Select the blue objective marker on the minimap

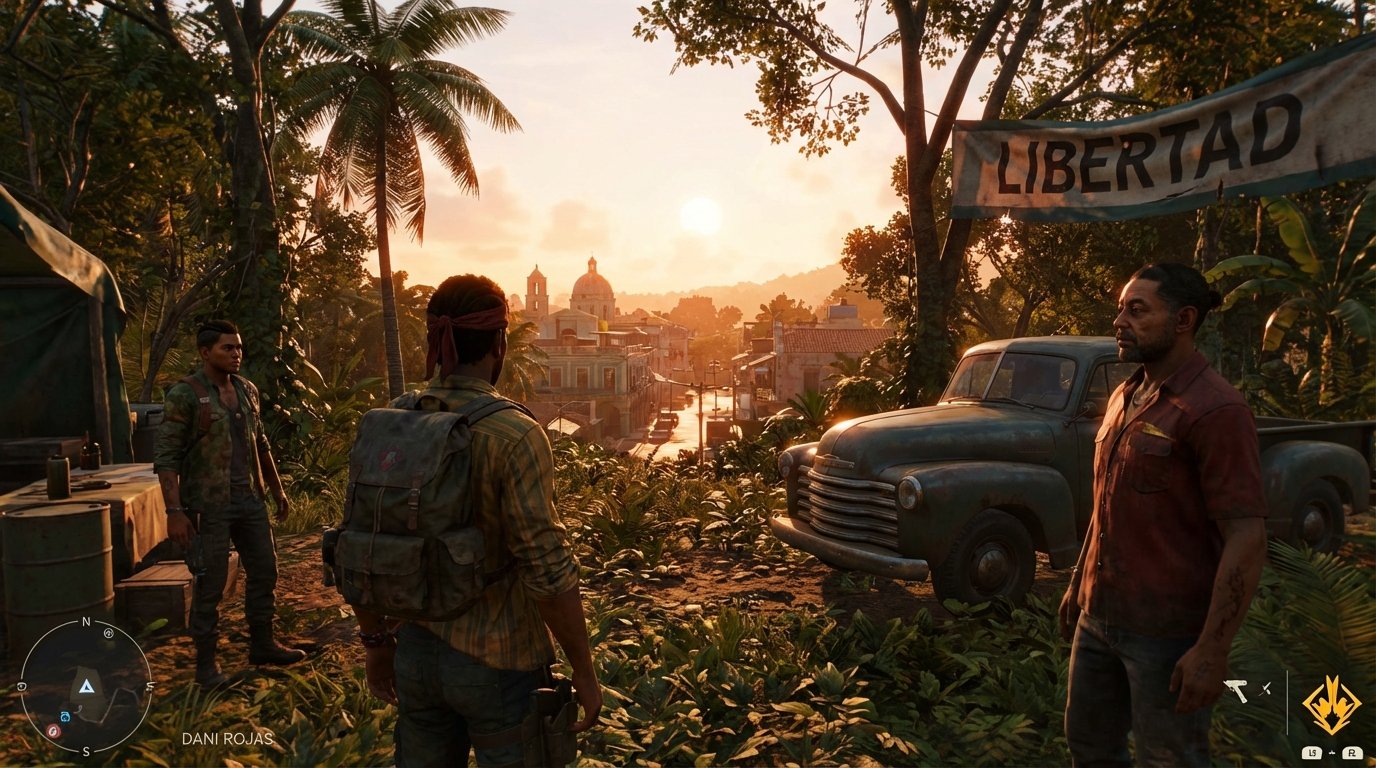pyautogui.click(x=65, y=716)
